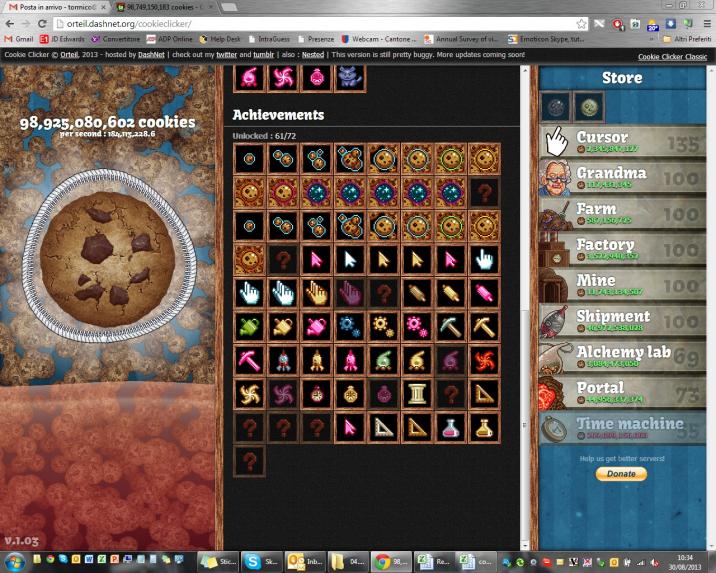
Task: Buy a Farm in the Store
Action: pos(622,214)
